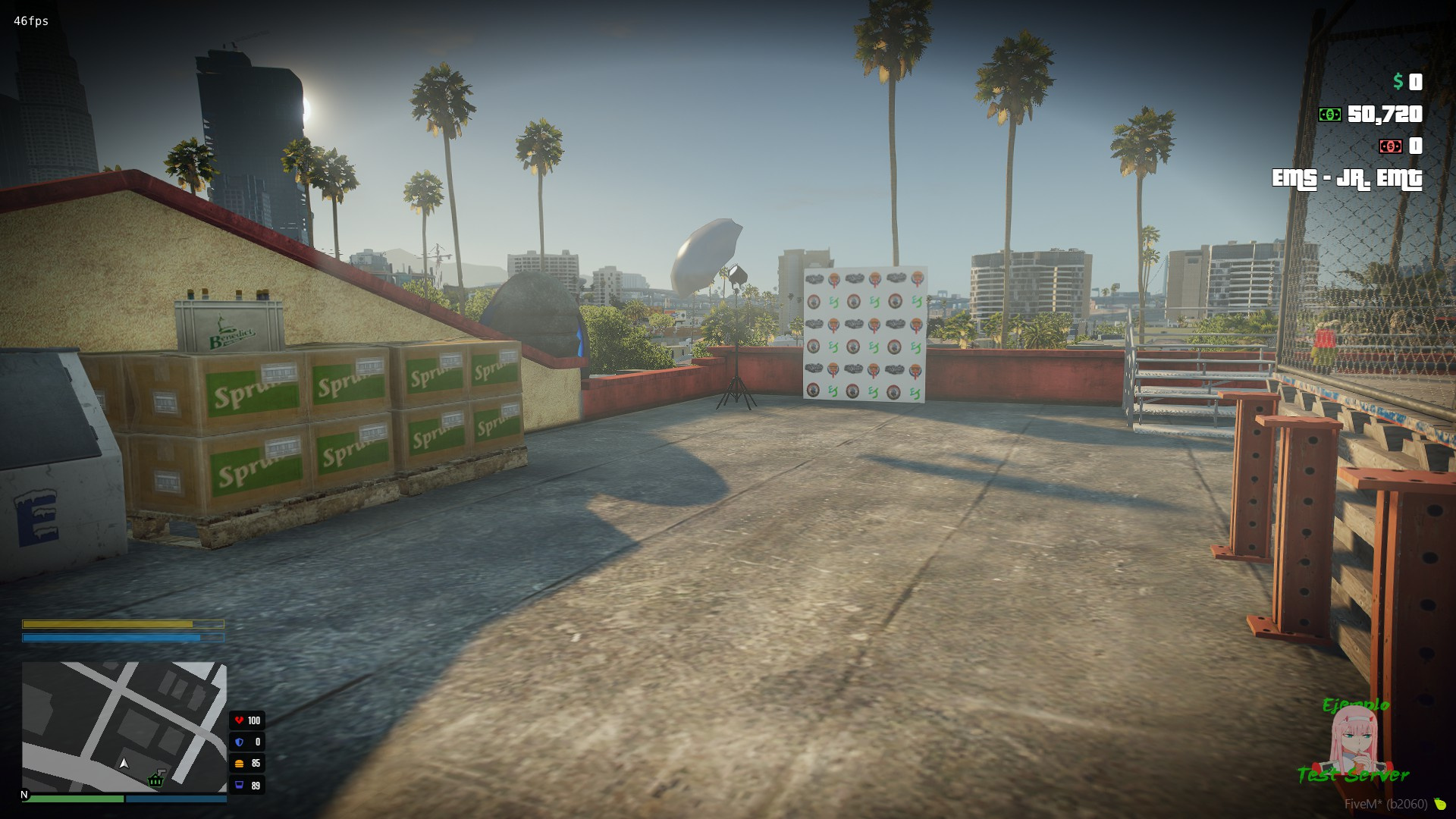Click the red heart health icon
The image size is (1456, 819).
click(x=239, y=720)
